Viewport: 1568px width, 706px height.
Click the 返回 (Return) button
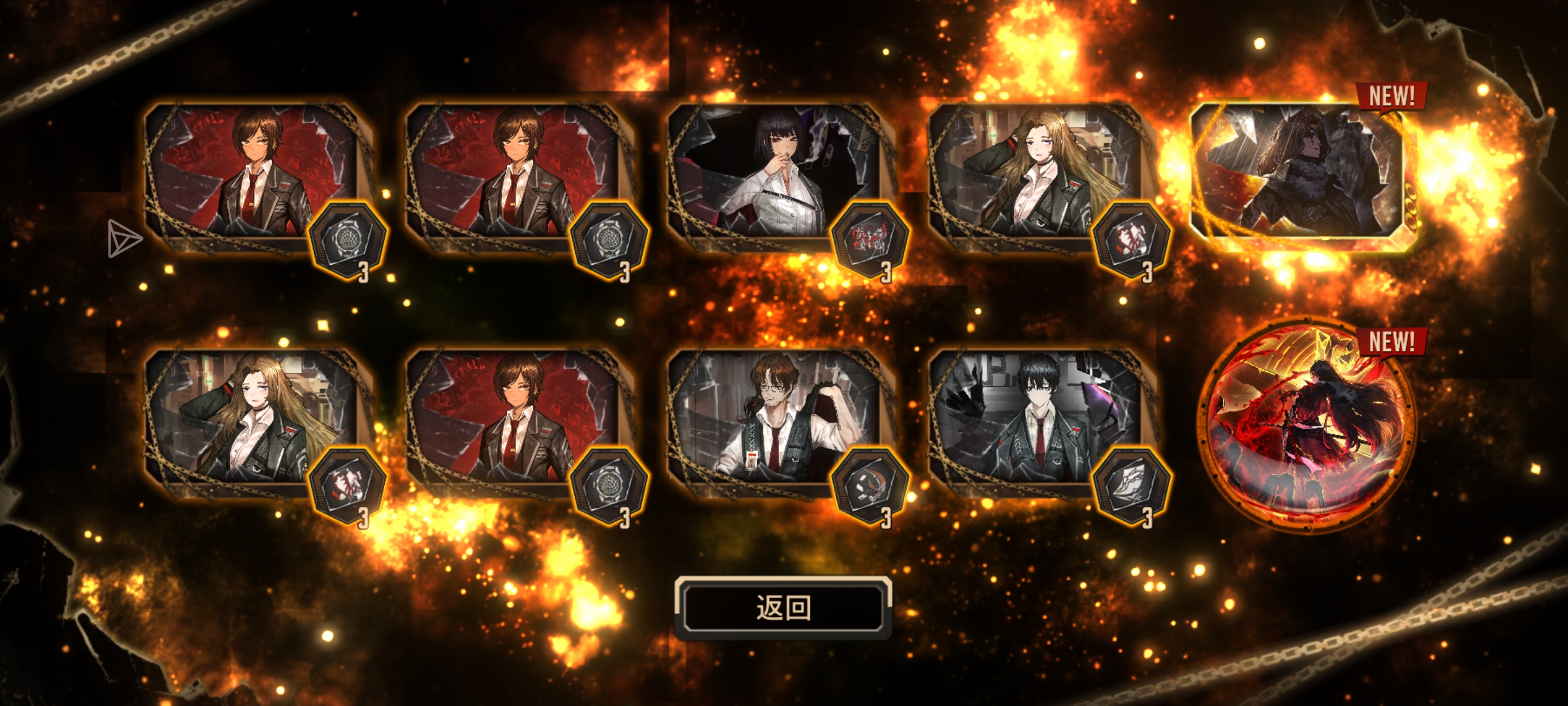783,608
